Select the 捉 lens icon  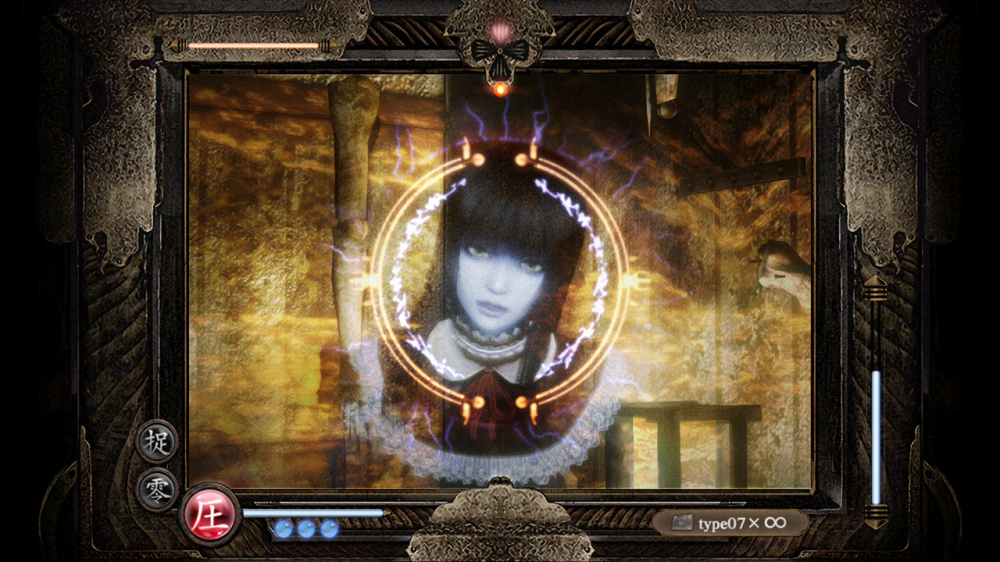point(157,440)
